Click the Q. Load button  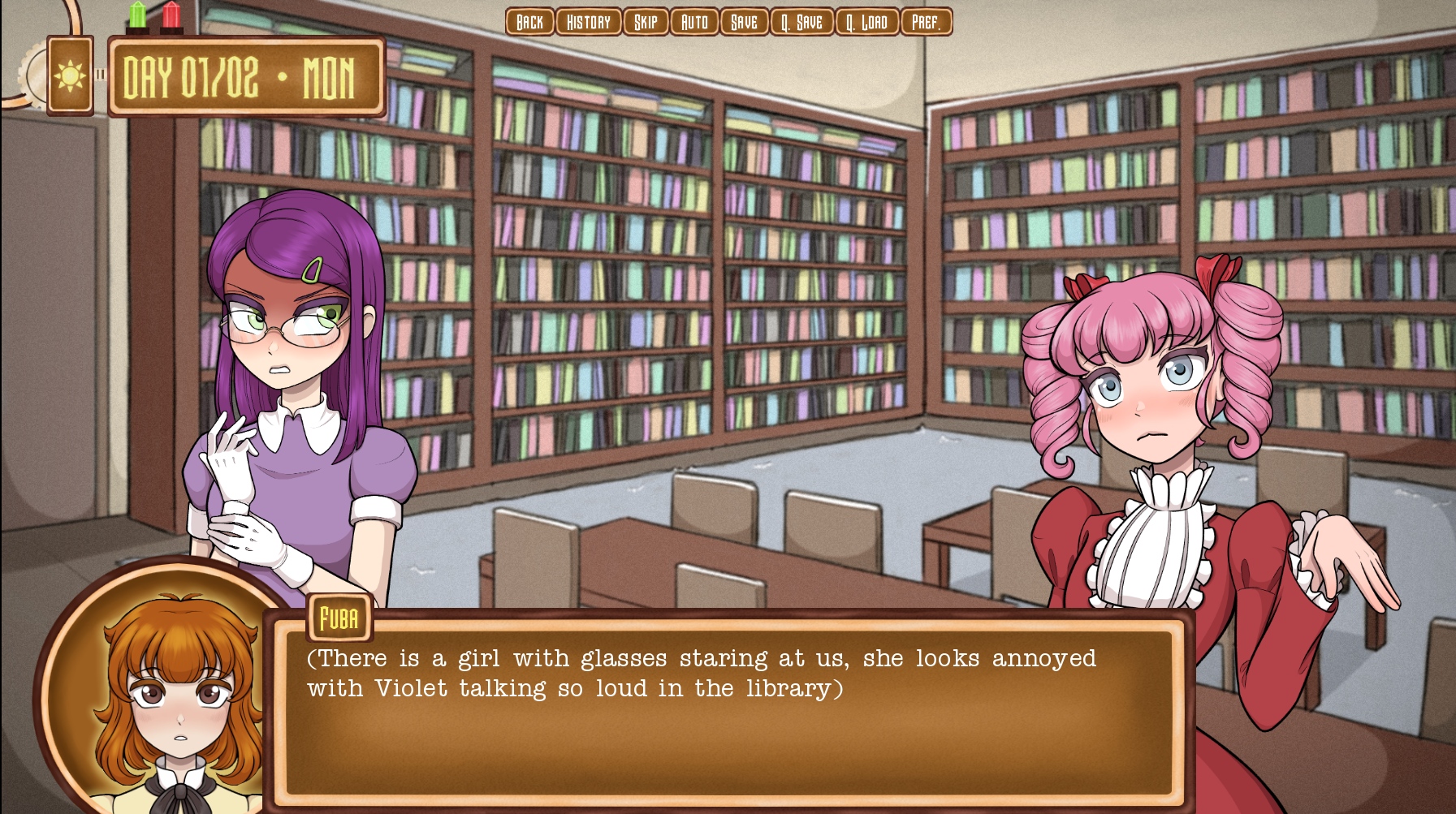tap(866, 22)
